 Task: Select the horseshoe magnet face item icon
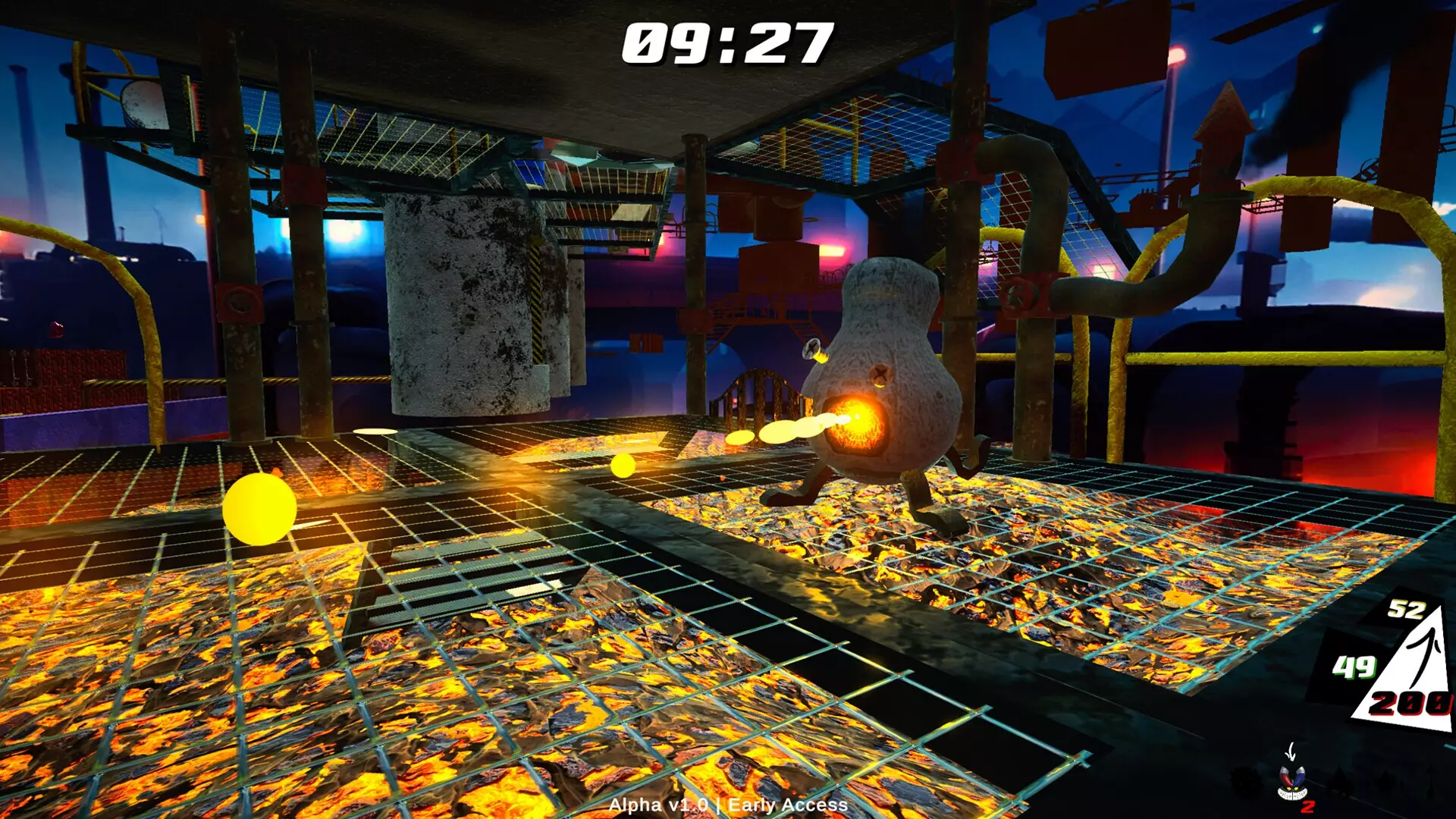[1292, 781]
